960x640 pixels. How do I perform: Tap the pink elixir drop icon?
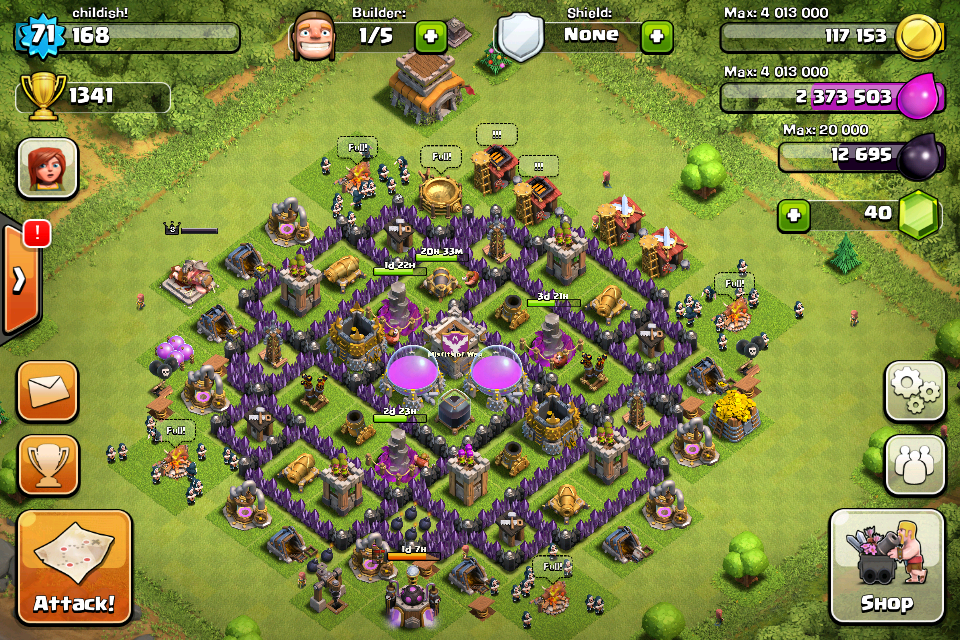[917, 97]
